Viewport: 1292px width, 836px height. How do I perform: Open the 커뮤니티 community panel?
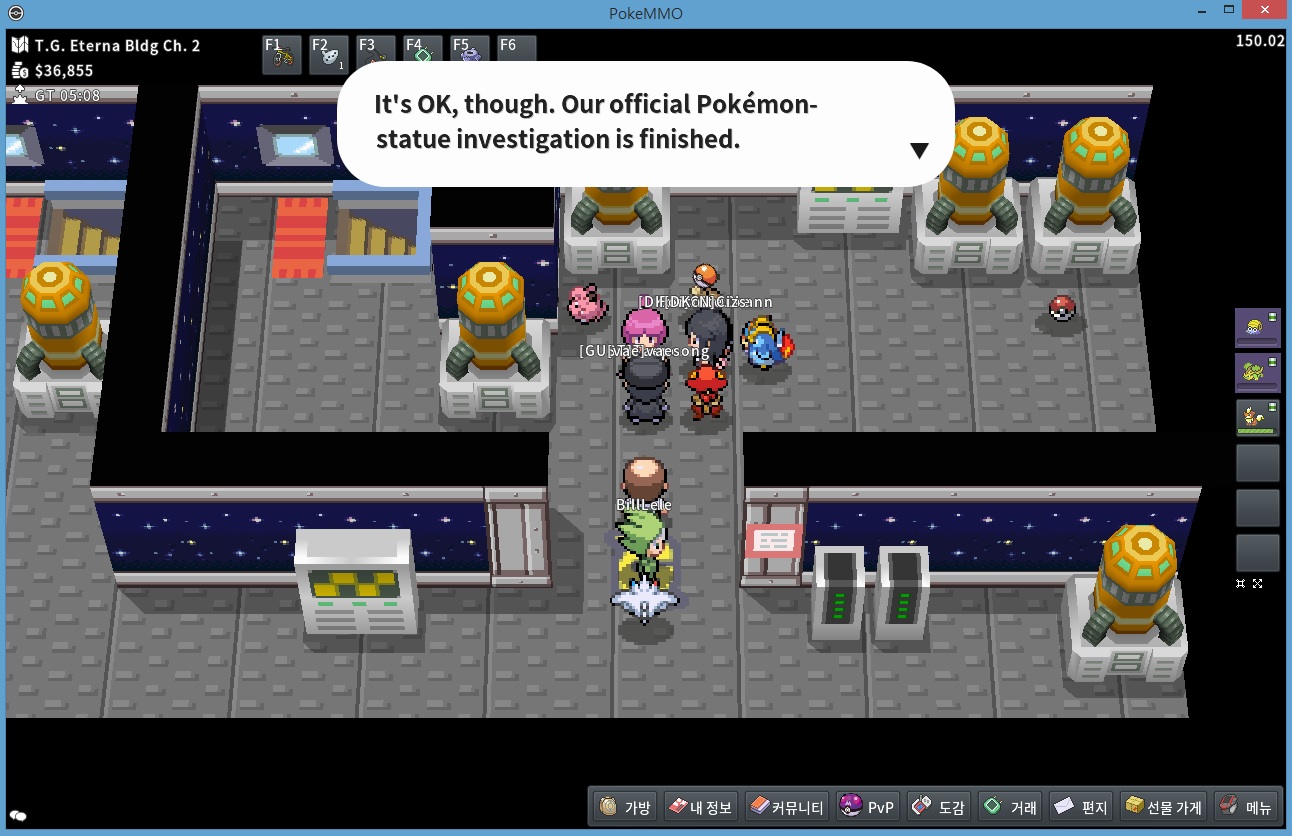point(786,807)
